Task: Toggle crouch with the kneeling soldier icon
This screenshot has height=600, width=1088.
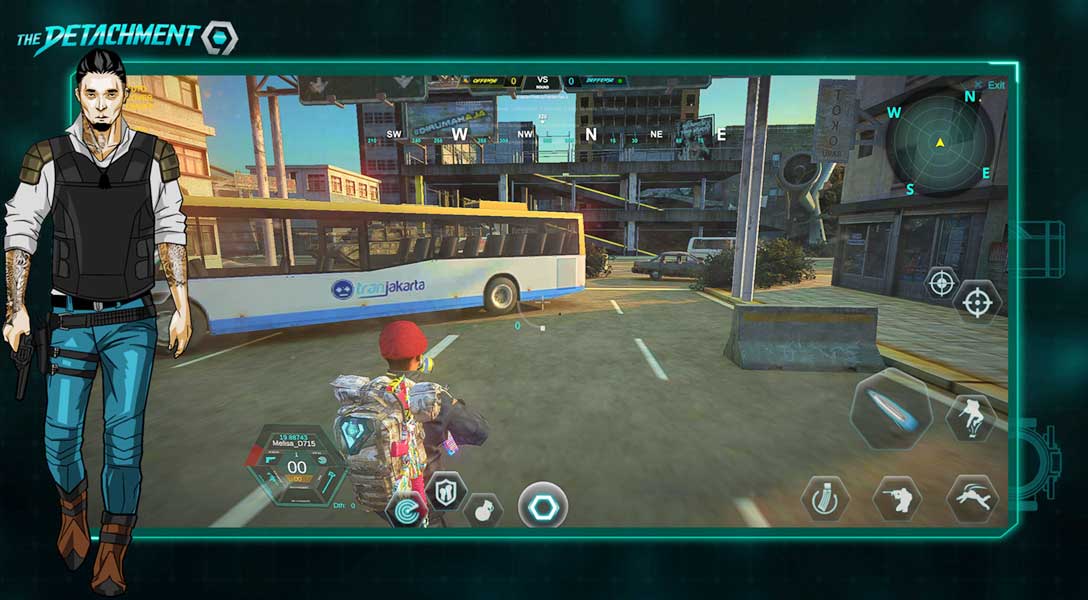Action: [x=897, y=498]
